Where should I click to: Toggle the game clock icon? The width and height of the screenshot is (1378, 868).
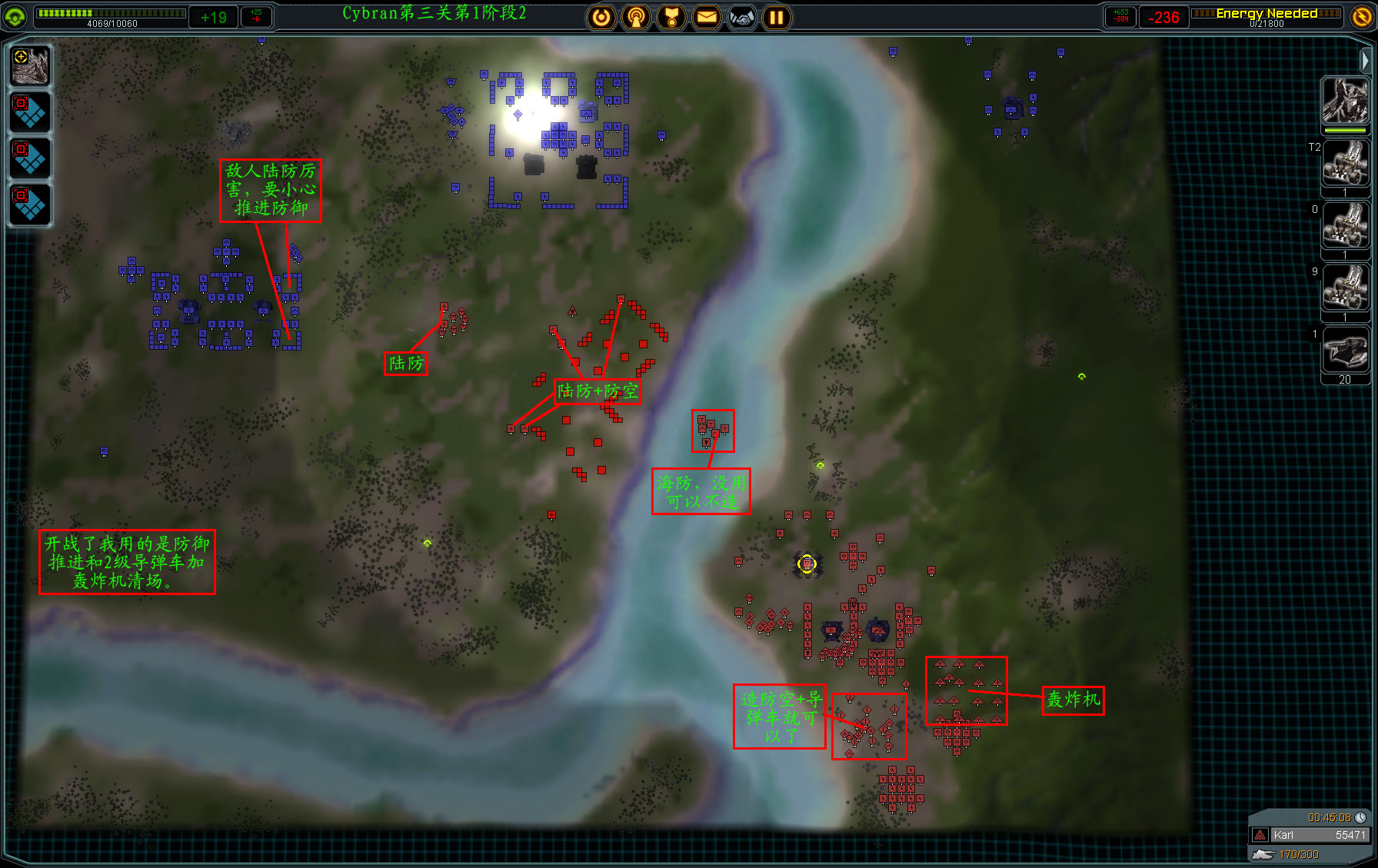click(x=1360, y=817)
